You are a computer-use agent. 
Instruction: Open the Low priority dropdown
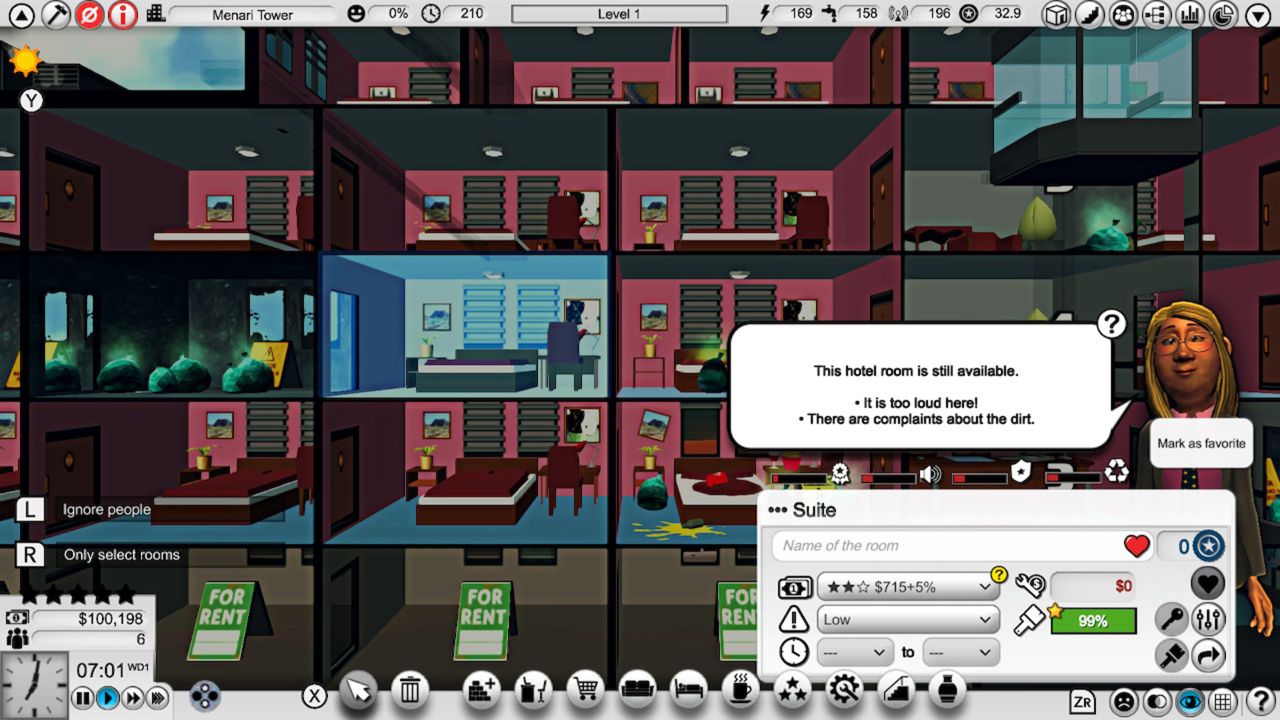pos(906,619)
